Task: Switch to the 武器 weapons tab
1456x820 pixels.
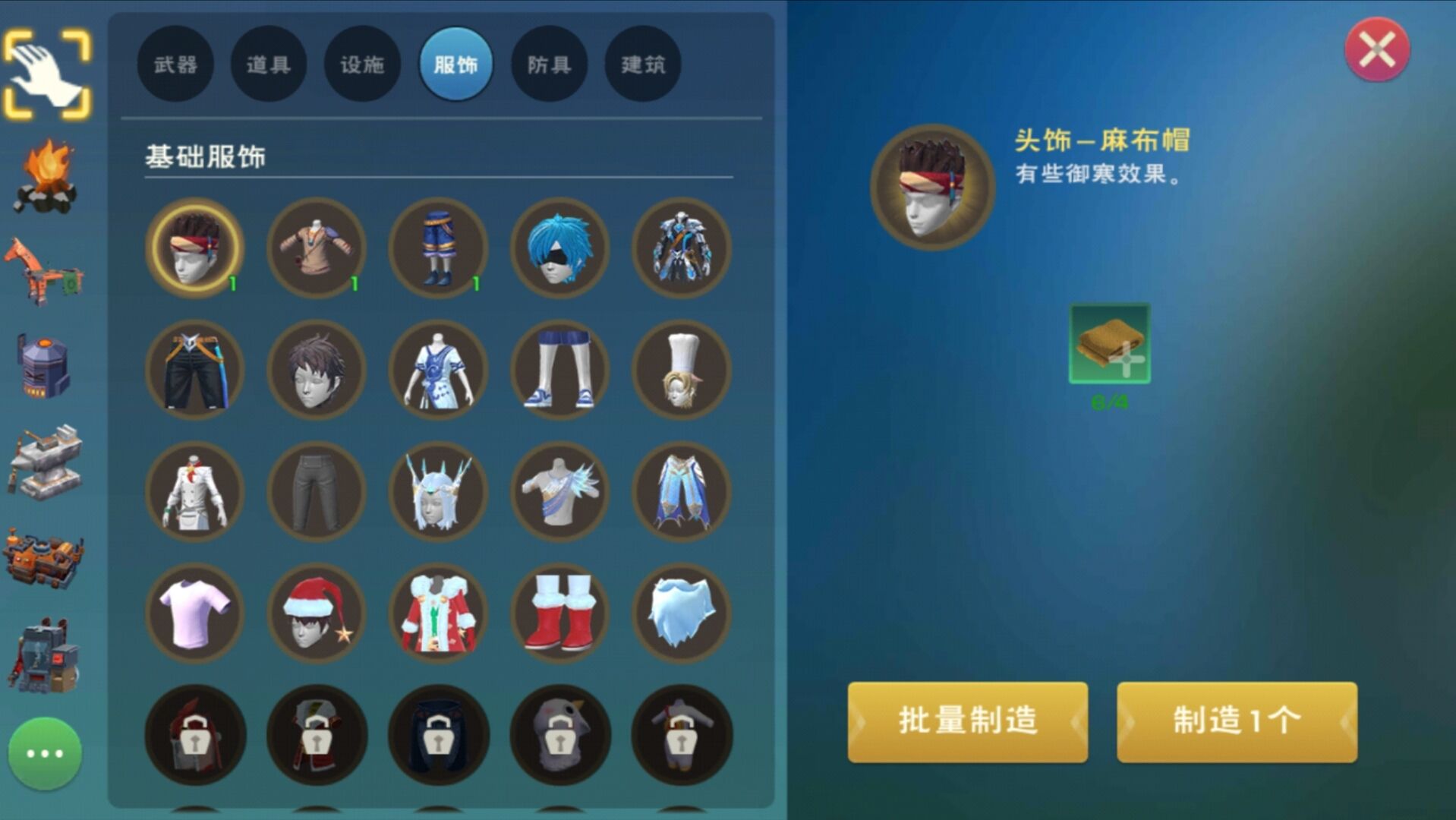Action: 176,65
